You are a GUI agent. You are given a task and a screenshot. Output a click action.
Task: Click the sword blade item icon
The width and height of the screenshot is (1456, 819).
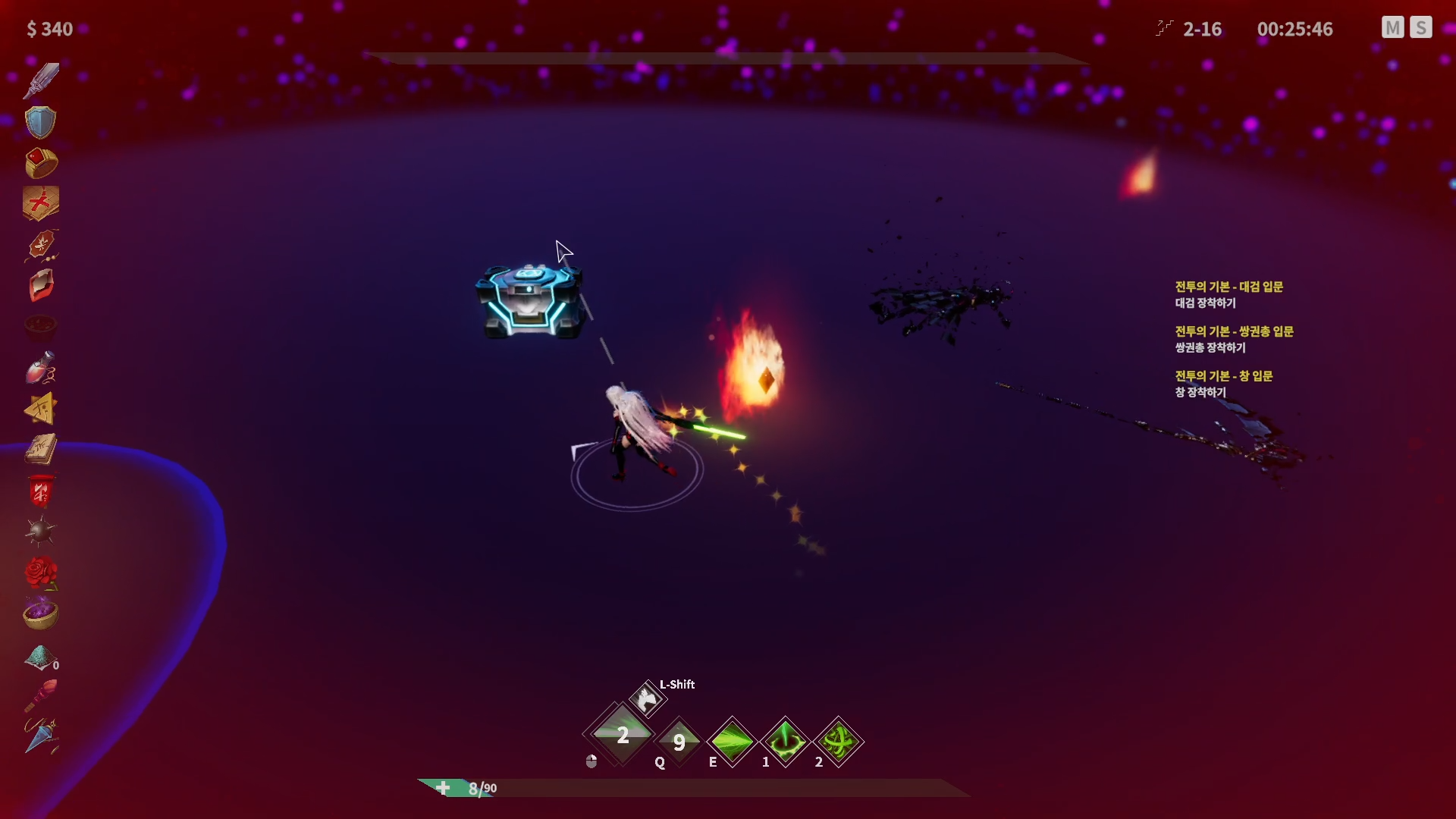[41, 80]
